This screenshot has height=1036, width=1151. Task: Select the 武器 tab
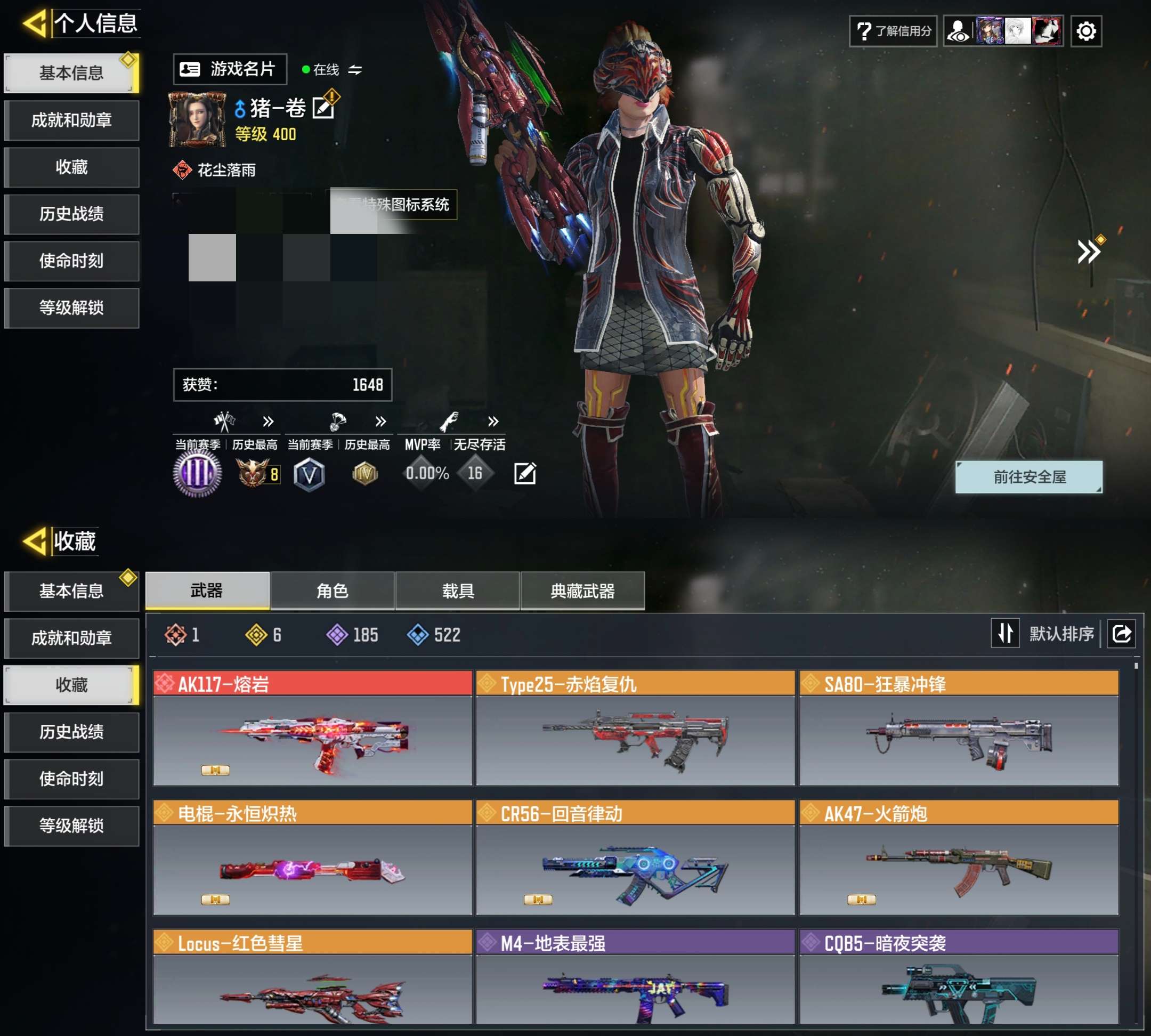click(207, 591)
